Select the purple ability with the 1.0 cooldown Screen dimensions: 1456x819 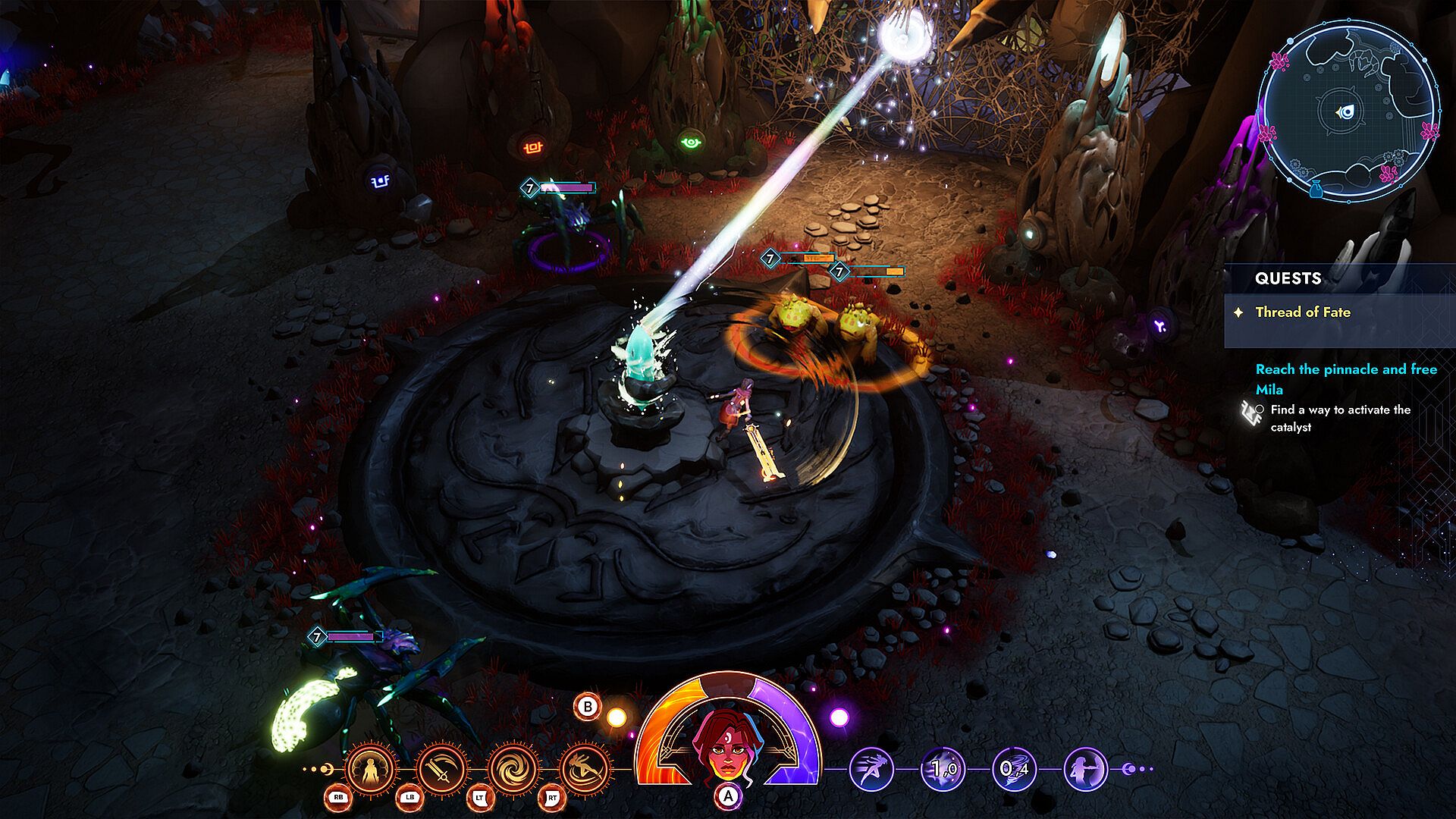tap(943, 769)
